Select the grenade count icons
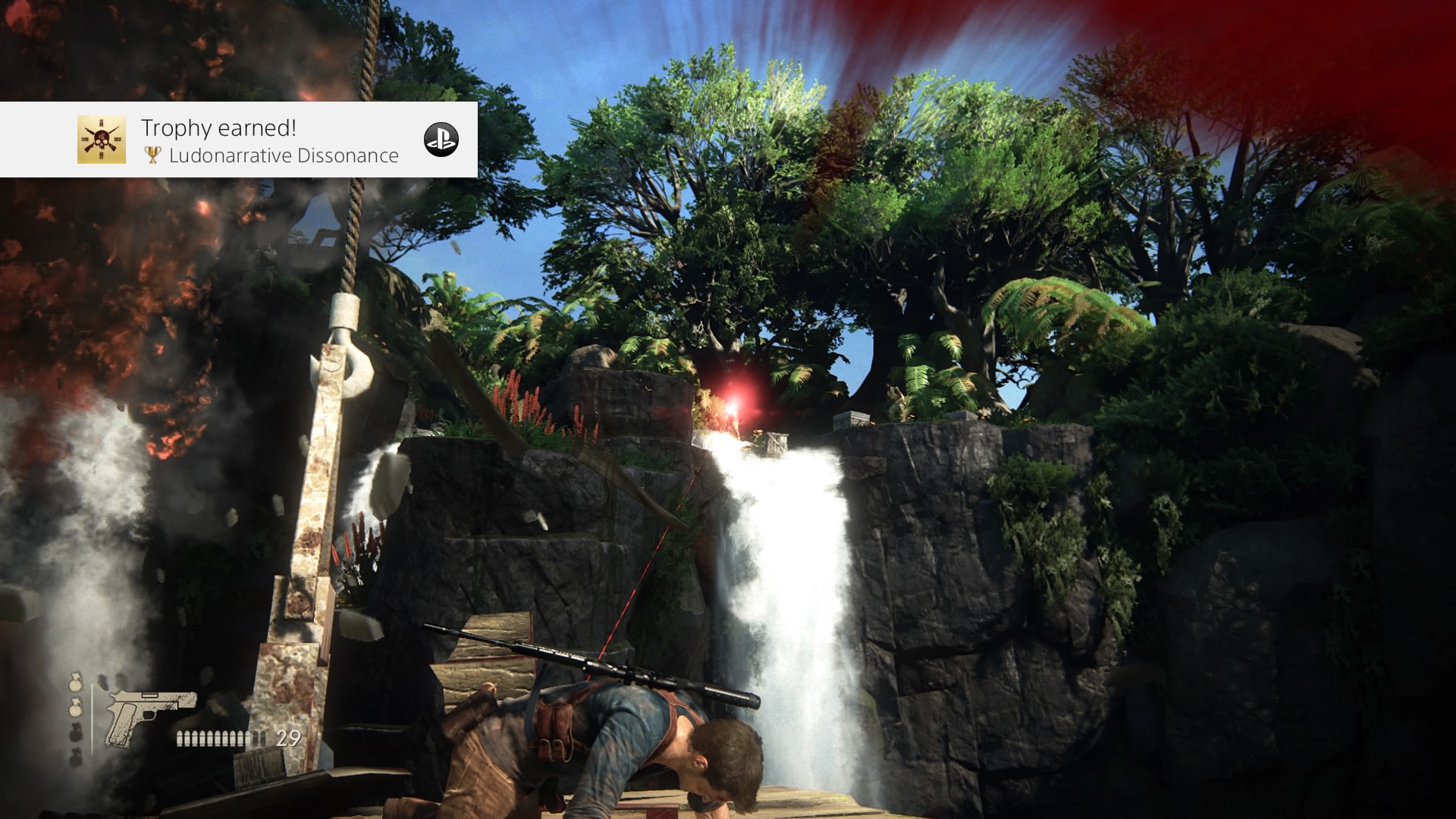1456x819 pixels. [76, 719]
